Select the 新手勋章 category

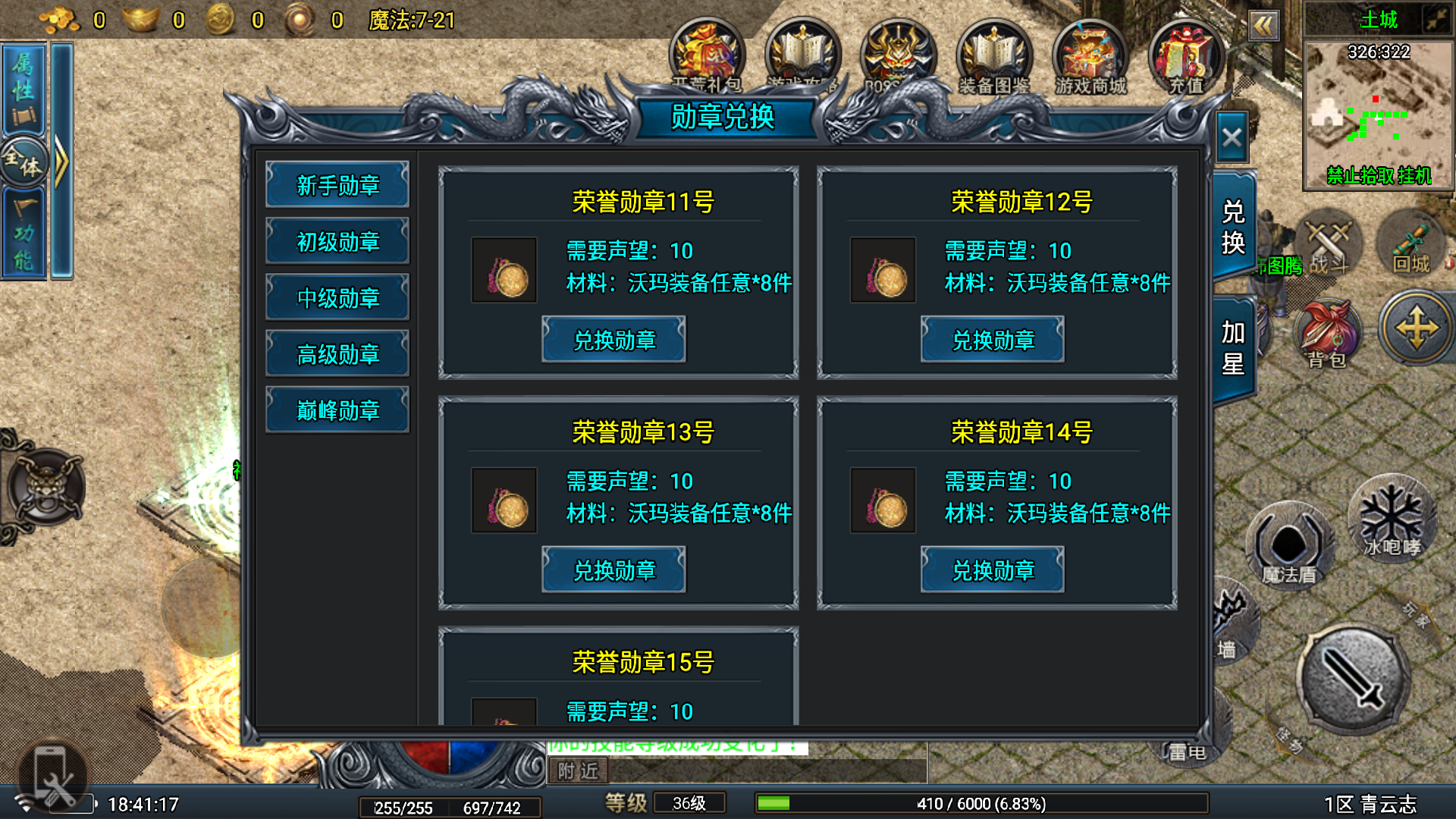click(337, 185)
